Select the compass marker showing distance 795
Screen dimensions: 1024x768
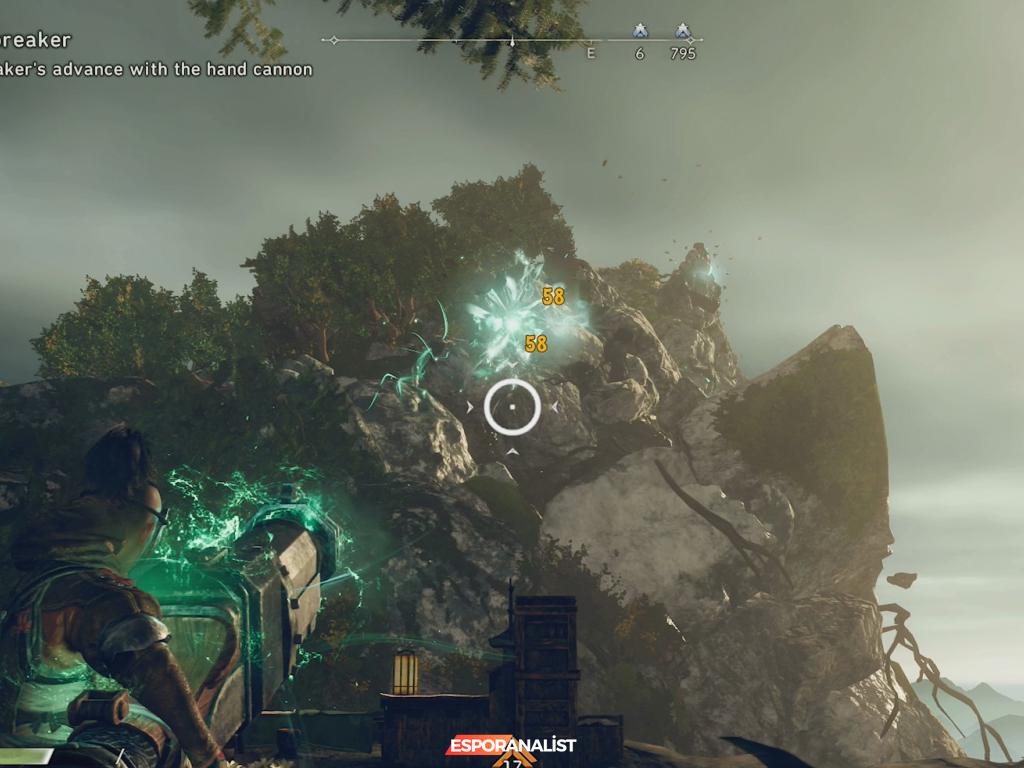[x=683, y=32]
